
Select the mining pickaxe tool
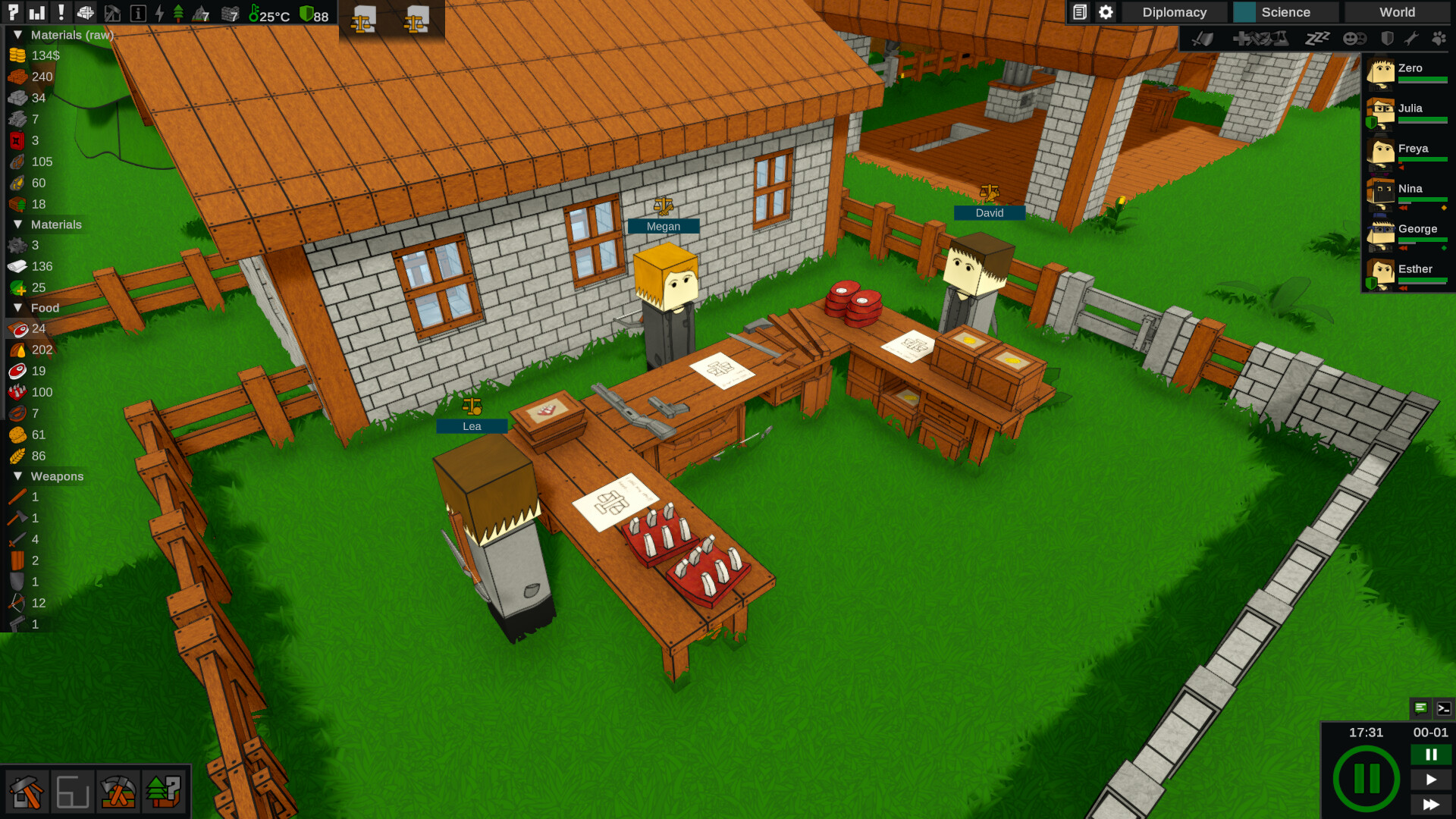click(x=118, y=792)
